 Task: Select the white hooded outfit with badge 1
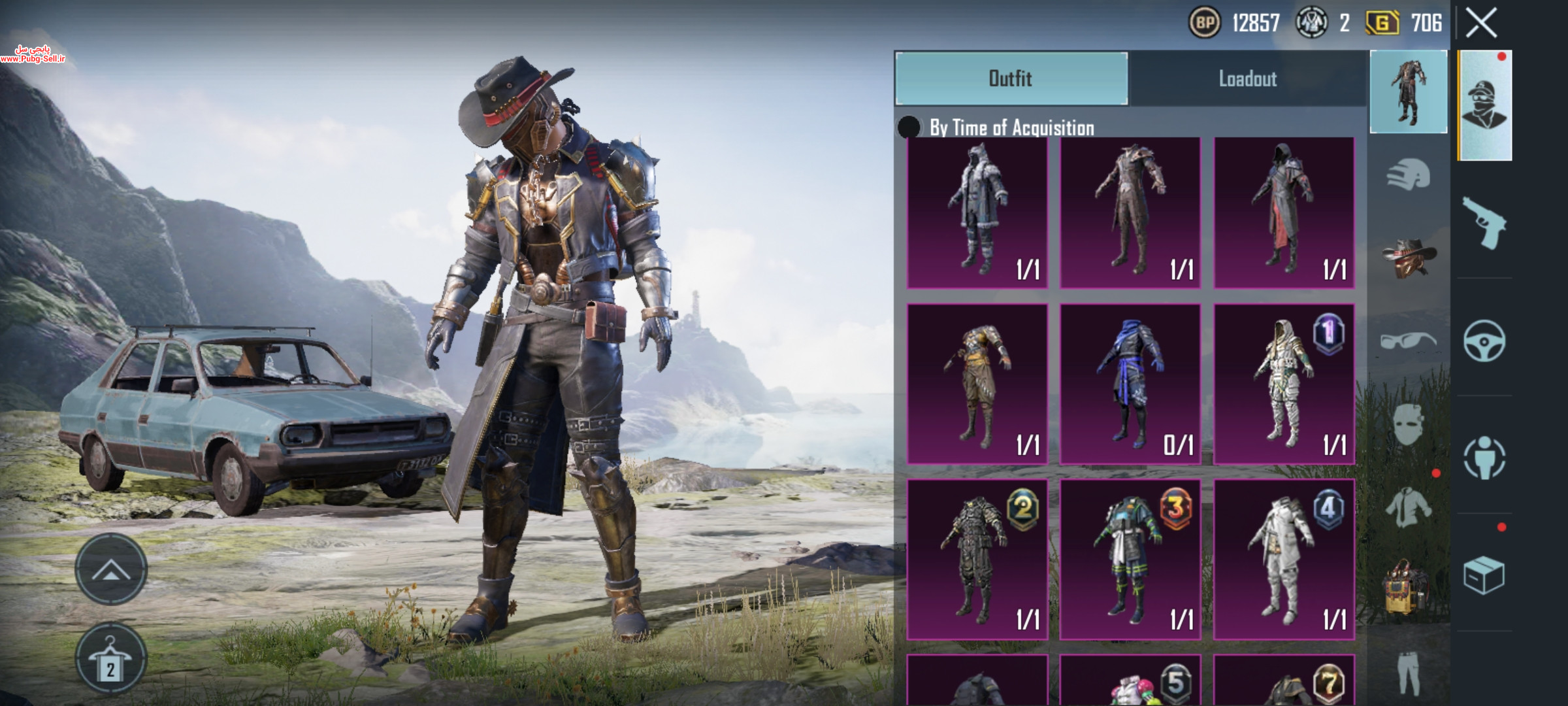pyautogui.click(x=1283, y=384)
